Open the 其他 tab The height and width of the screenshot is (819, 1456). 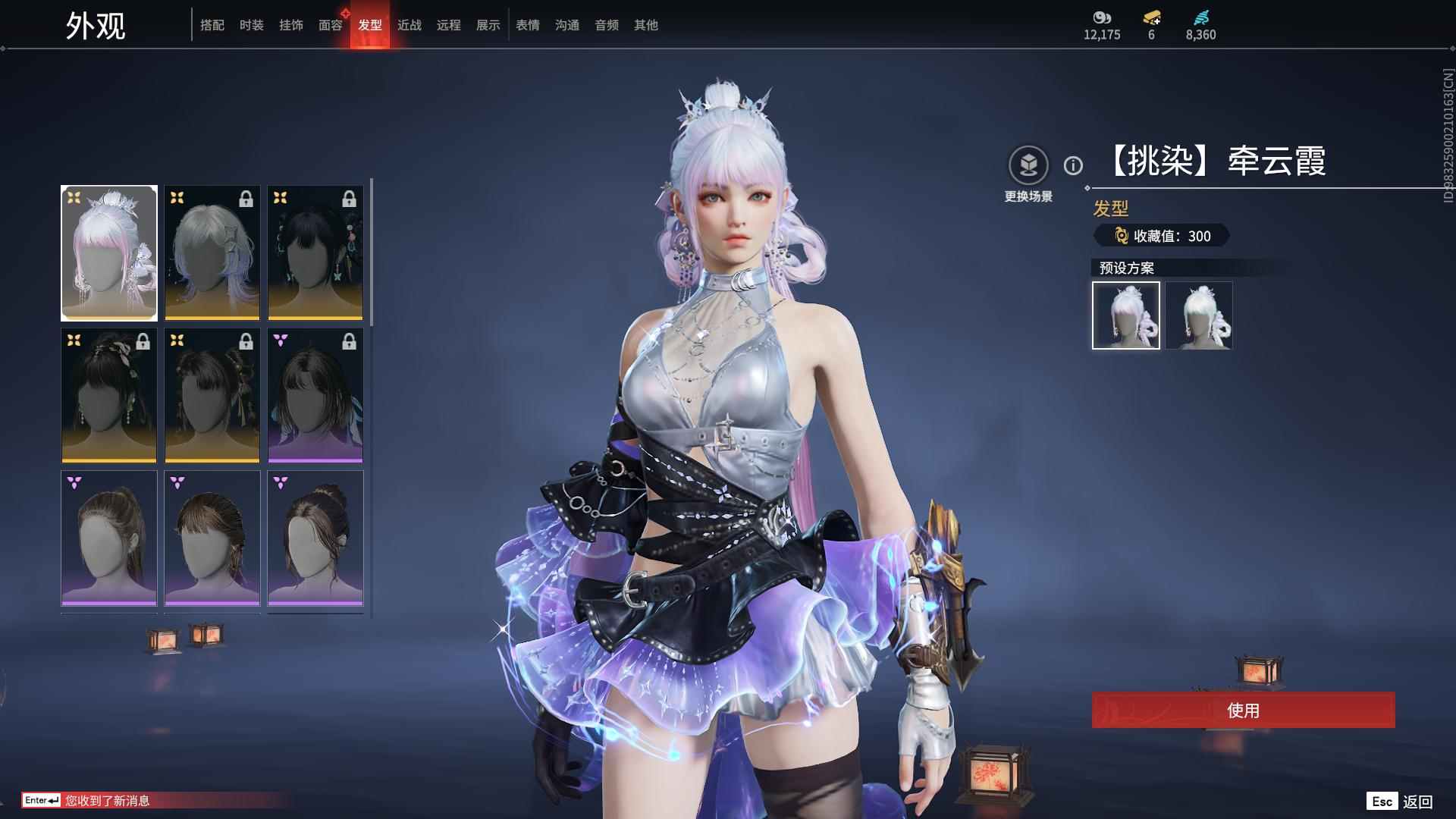(x=646, y=25)
